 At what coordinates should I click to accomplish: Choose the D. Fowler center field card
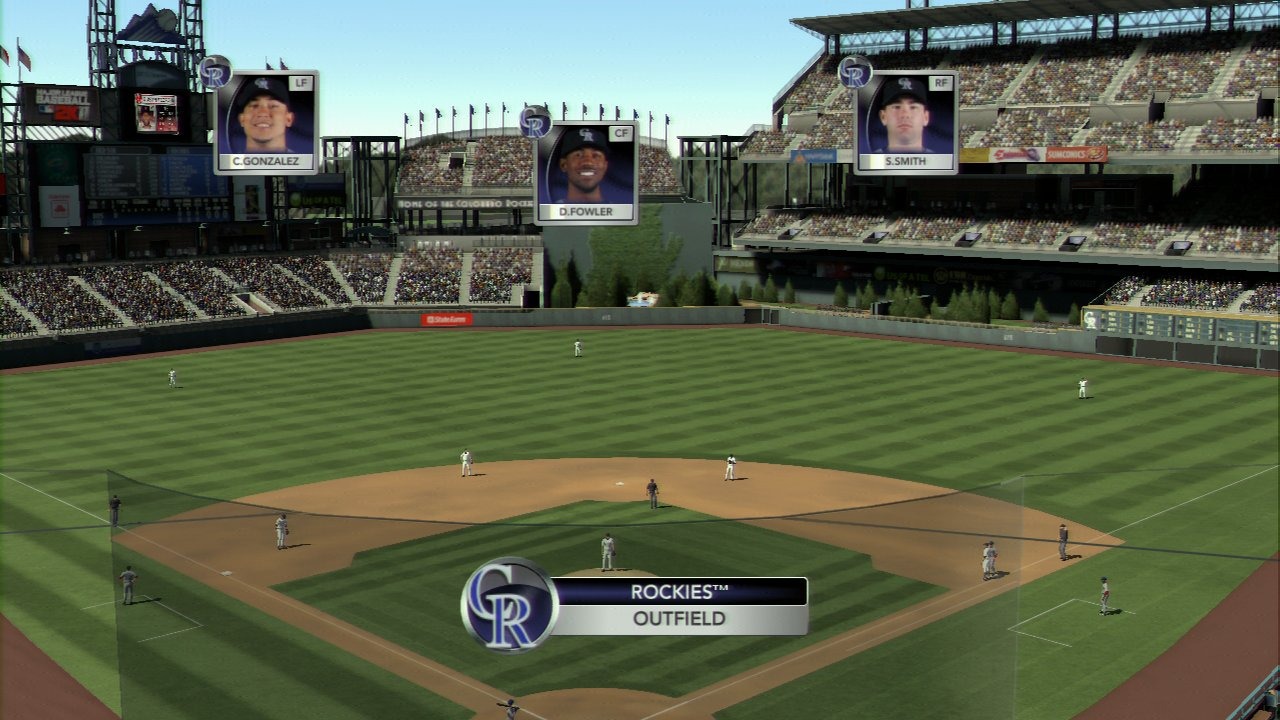point(585,173)
